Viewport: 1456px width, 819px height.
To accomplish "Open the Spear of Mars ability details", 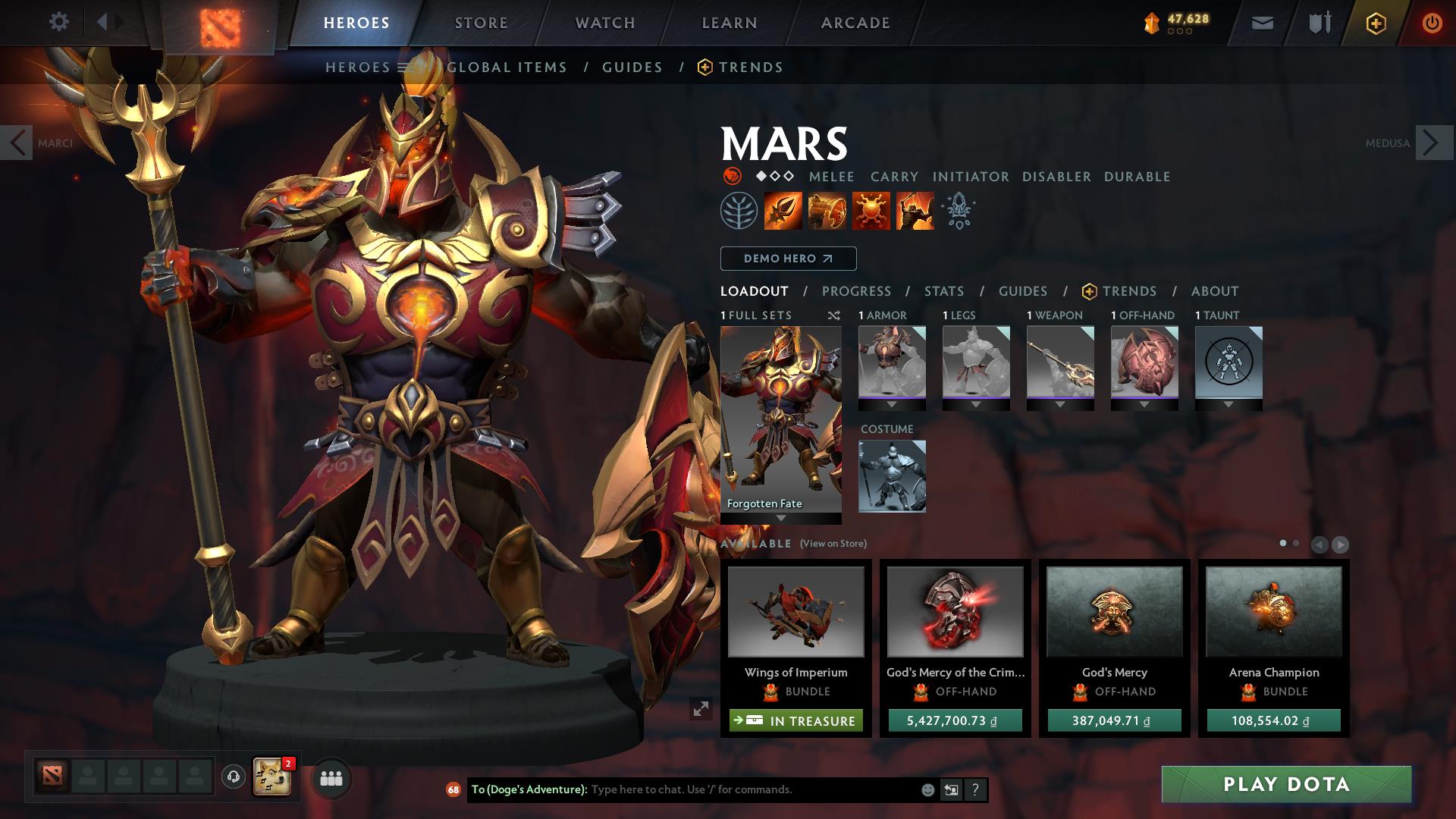I will point(782,211).
